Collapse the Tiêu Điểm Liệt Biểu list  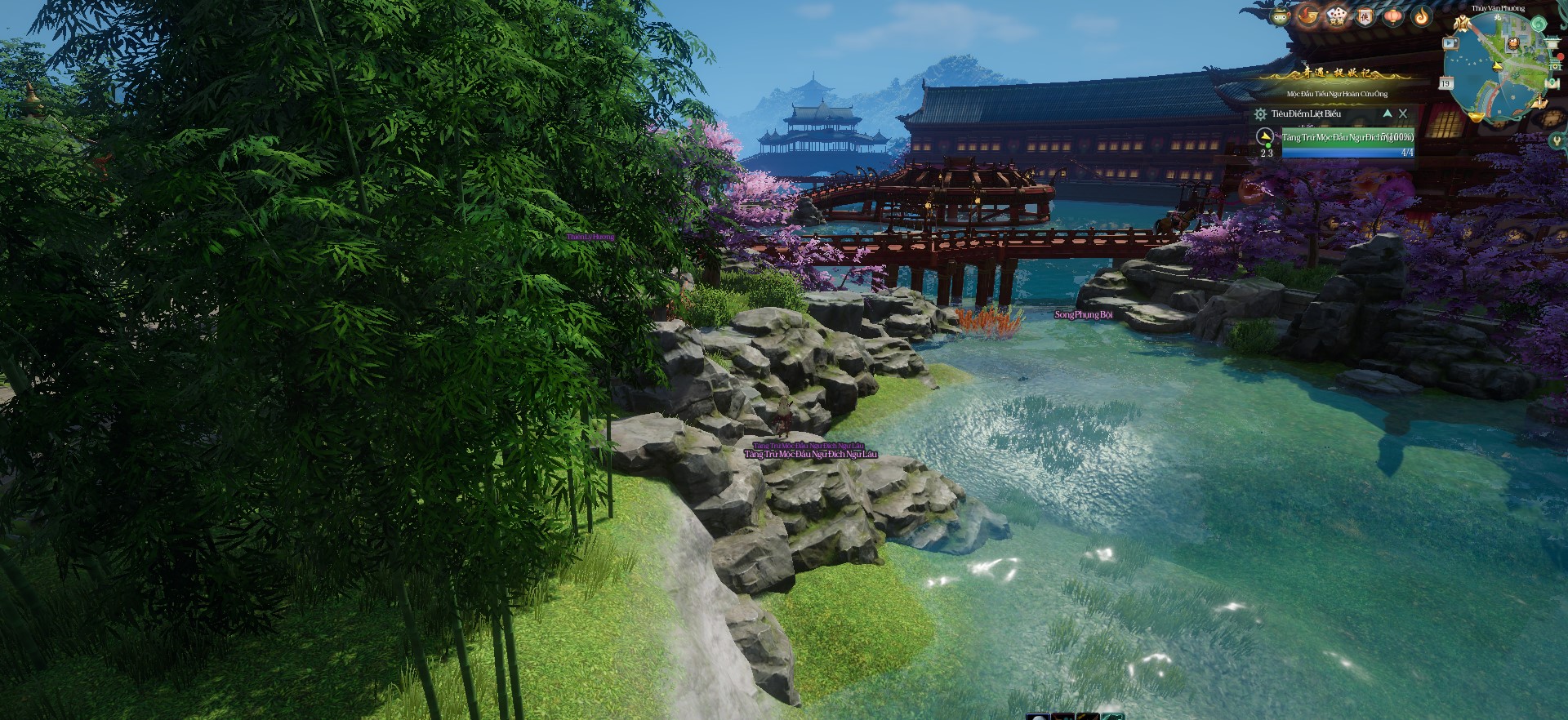click(1387, 113)
